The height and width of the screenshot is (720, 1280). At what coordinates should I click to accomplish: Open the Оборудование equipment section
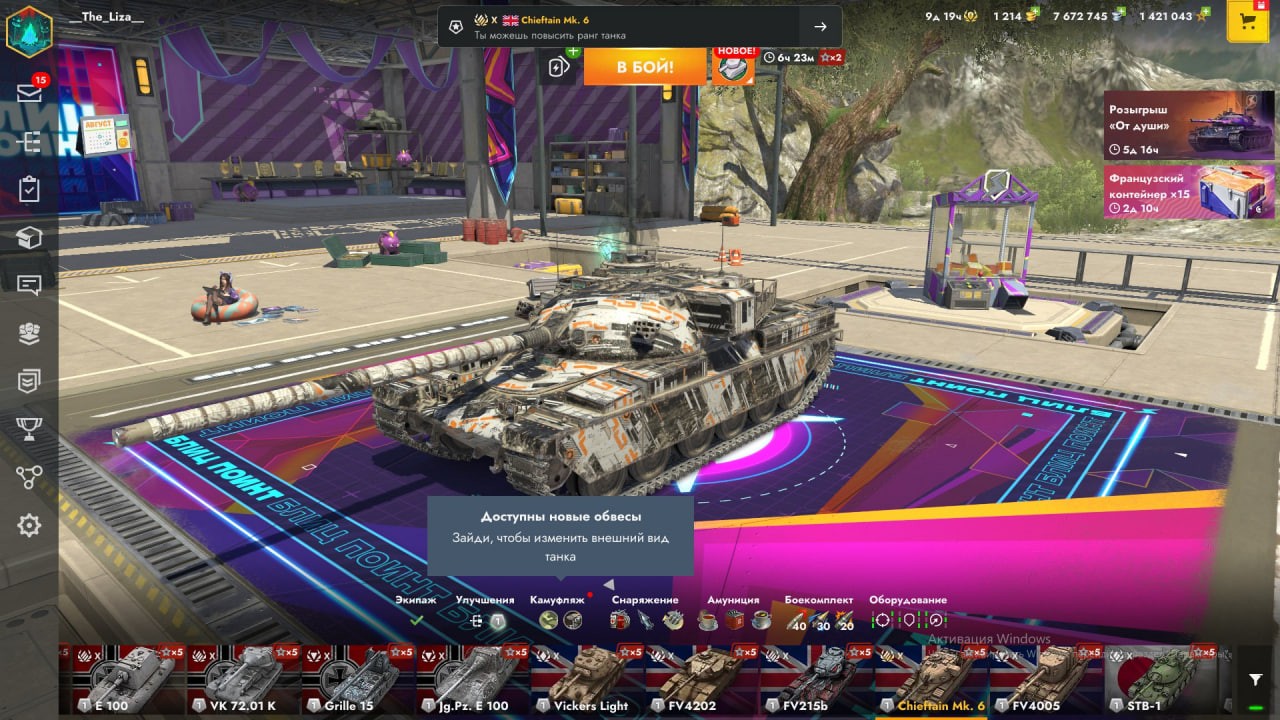pos(907,612)
